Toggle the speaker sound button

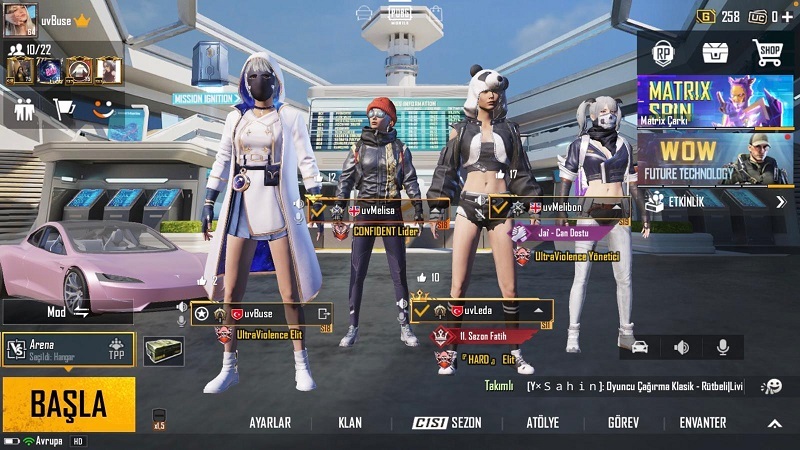[682, 347]
